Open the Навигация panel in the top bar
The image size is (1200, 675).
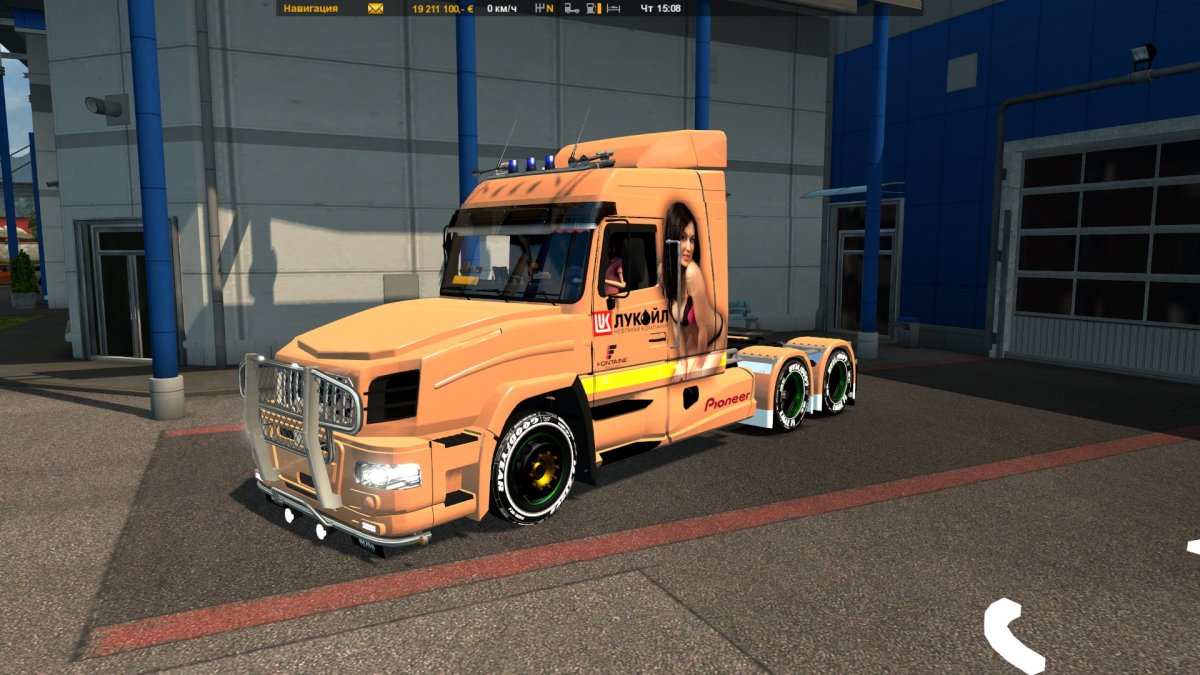tap(310, 8)
